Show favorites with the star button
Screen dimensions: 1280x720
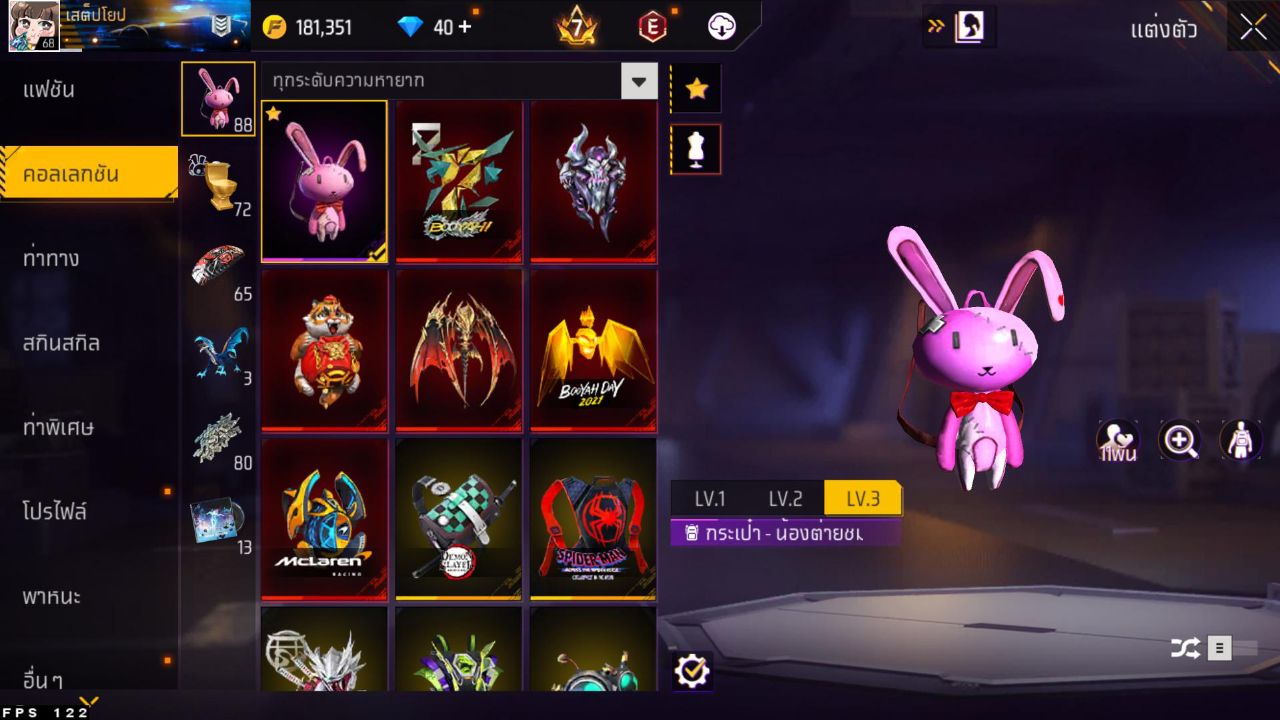tap(696, 89)
